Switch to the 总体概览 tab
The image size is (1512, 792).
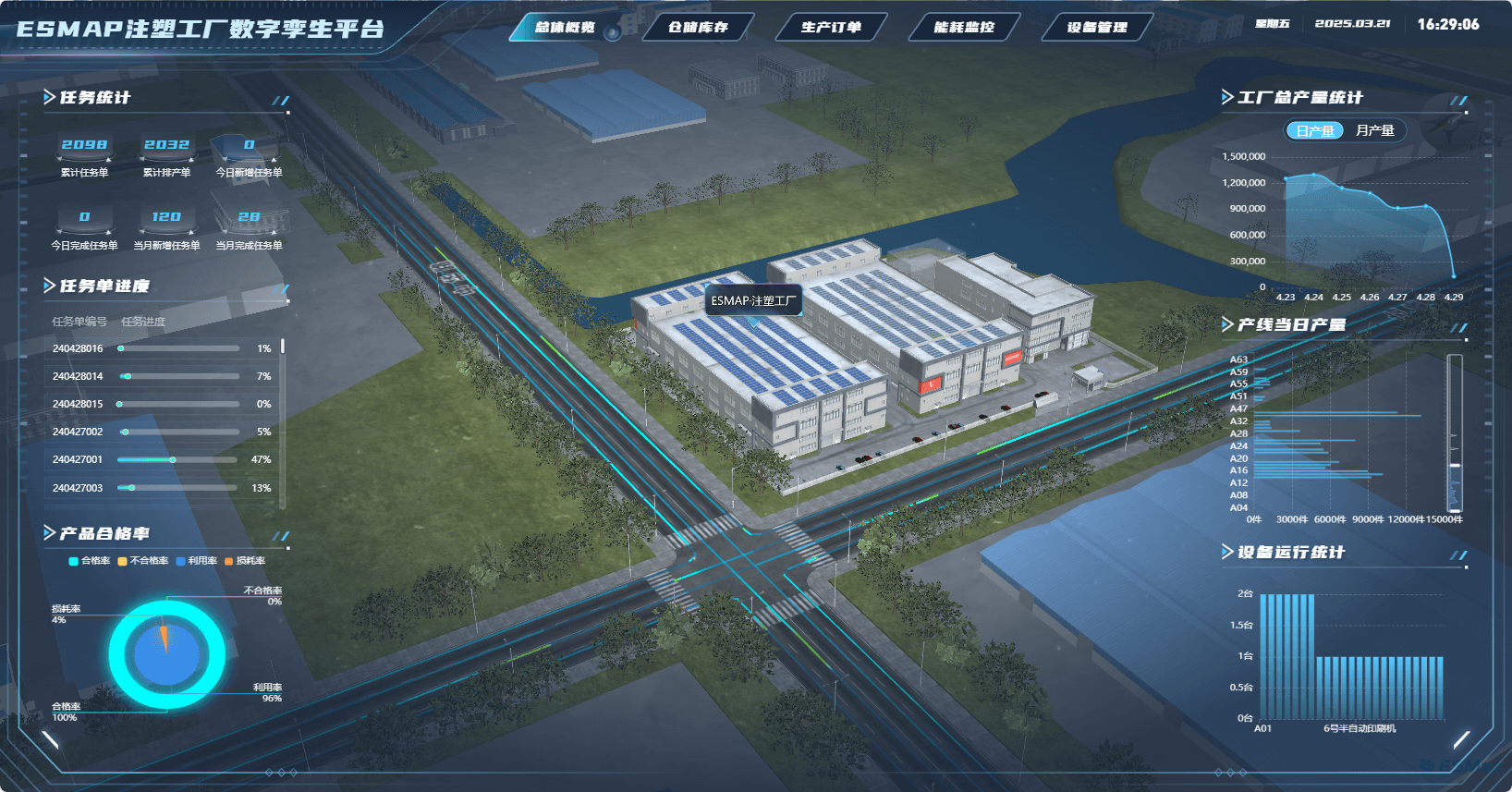(565, 28)
